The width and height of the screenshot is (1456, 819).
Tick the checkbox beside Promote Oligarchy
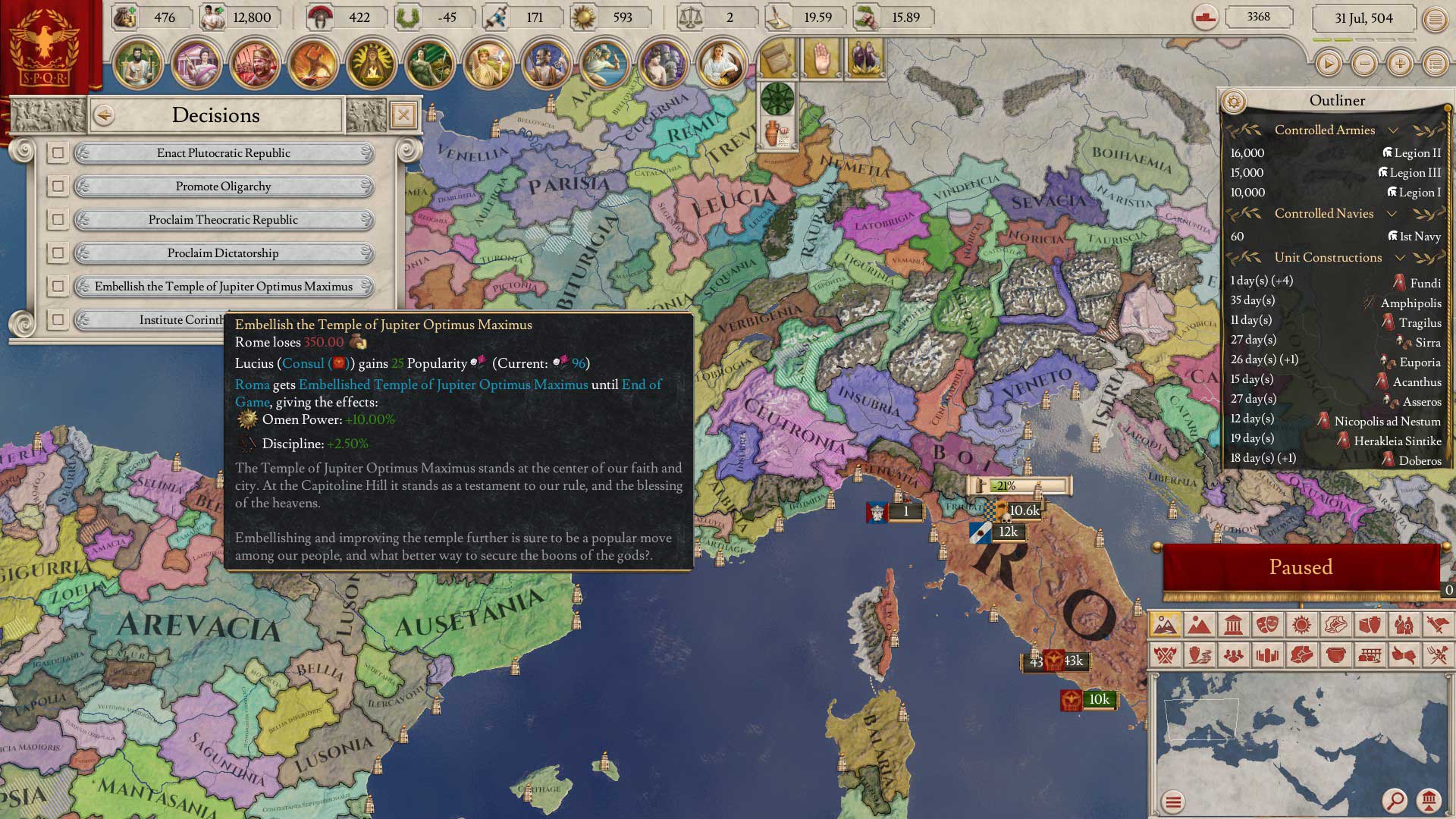[58, 187]
